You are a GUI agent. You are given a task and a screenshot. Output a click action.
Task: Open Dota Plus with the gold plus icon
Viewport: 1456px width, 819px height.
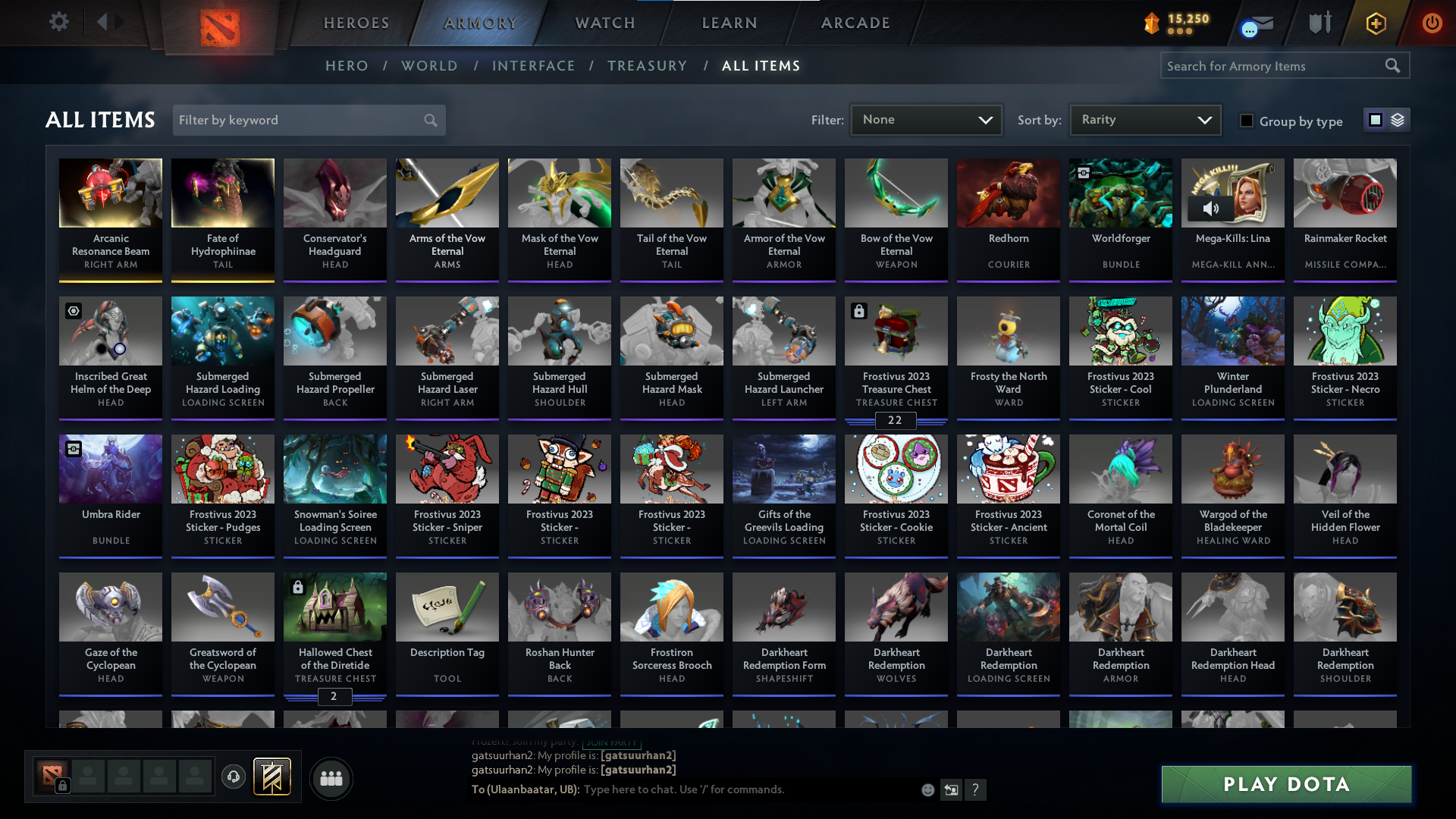pyautogui.click(x=1375, y=24)
